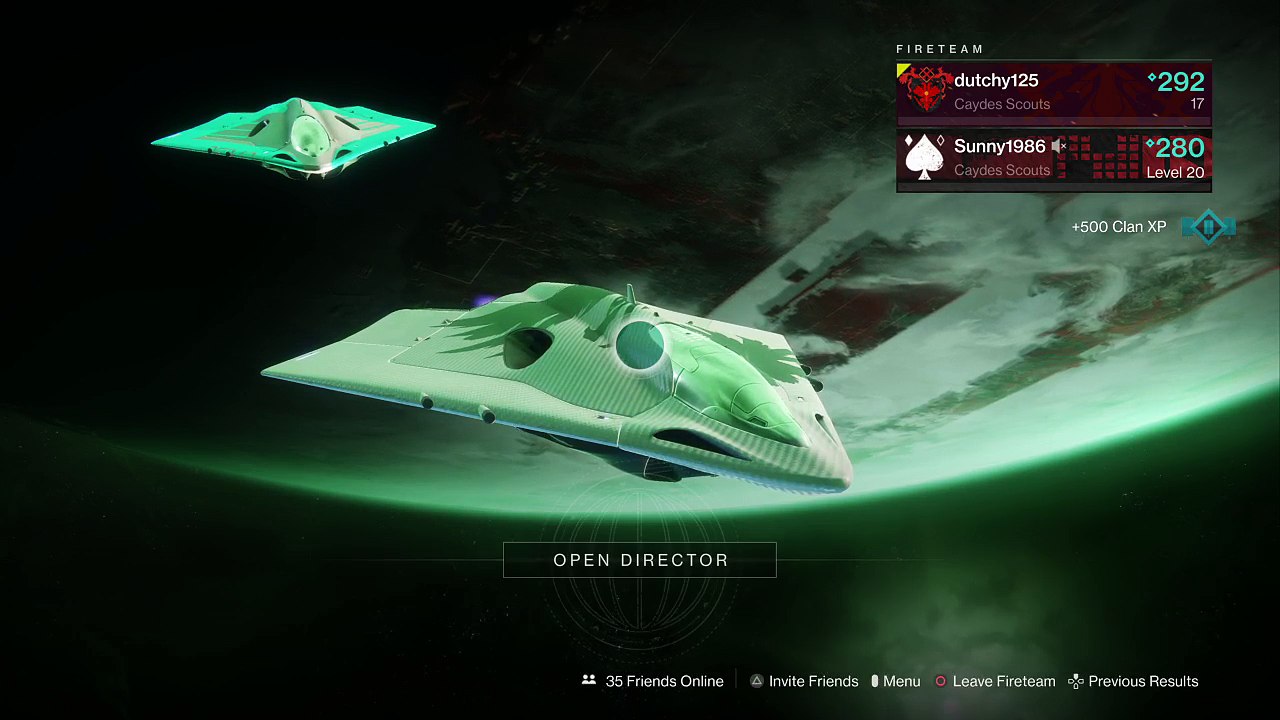View Previous Results
This screenshot has height=720, width=1280.
pos(1133,681)
